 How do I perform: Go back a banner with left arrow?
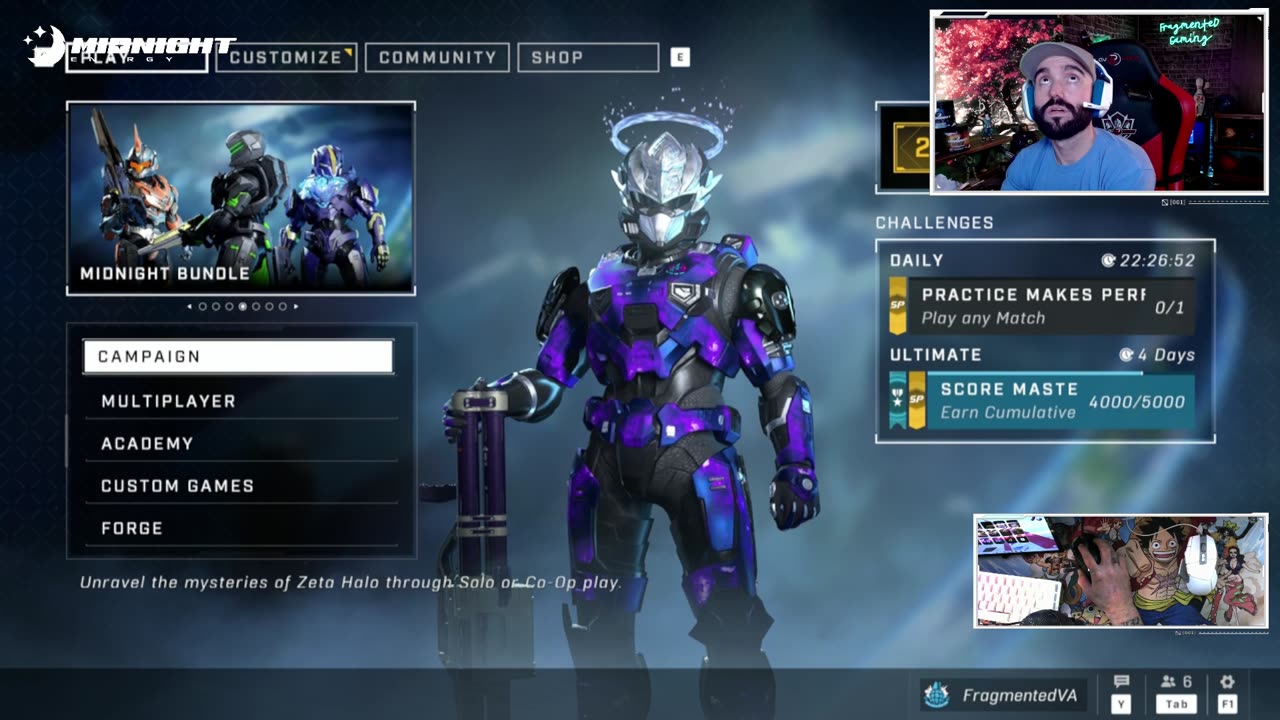click(x=189, y=307)
